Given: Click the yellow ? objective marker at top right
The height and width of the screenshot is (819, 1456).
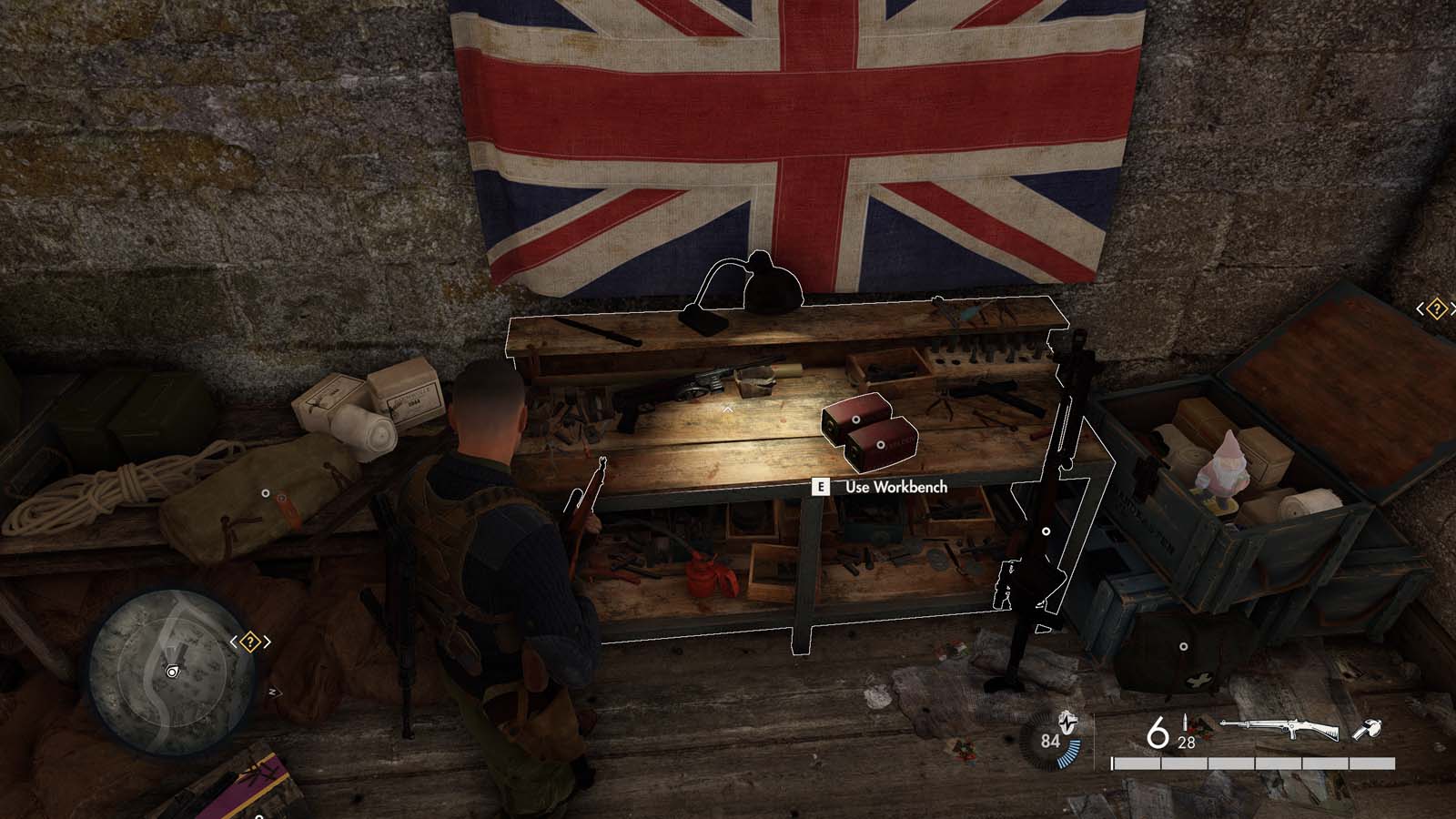Looking at the screenshot, I should [x=1438, y=309].
